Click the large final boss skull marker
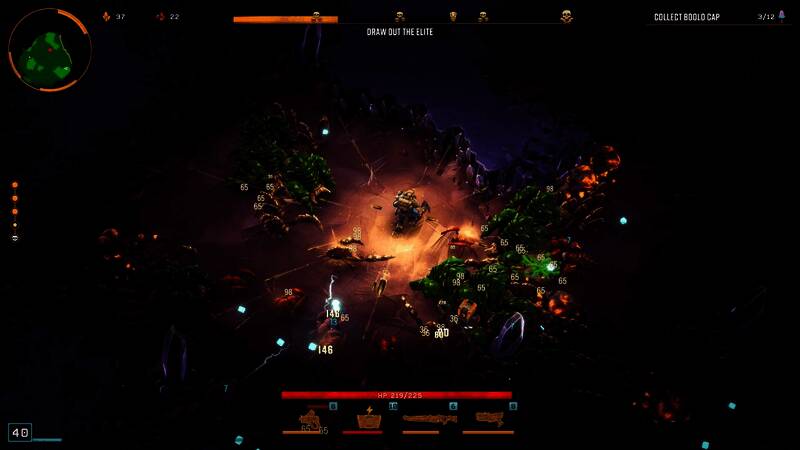800x450 pixels. pos(567,17)
